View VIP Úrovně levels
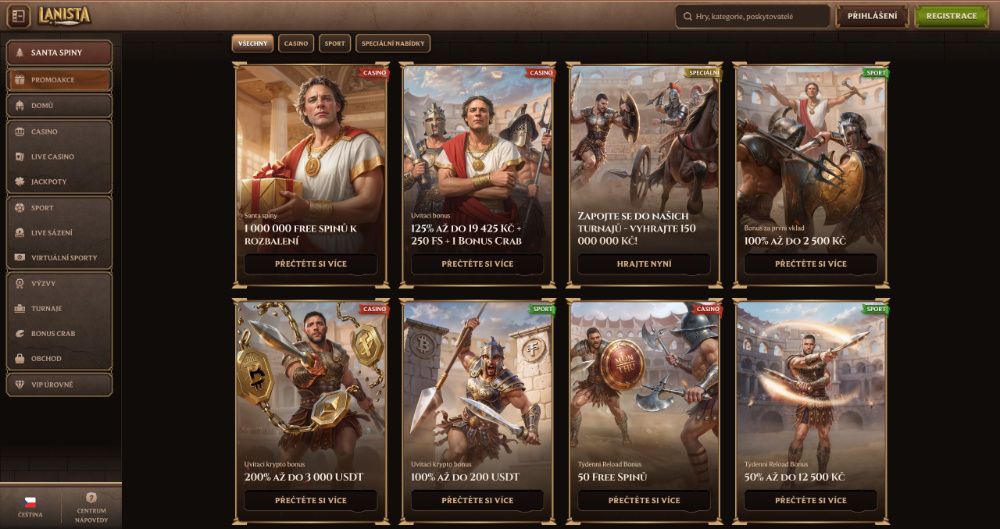Viewport: 1000px width, 529px height. [x=59, y=385]
